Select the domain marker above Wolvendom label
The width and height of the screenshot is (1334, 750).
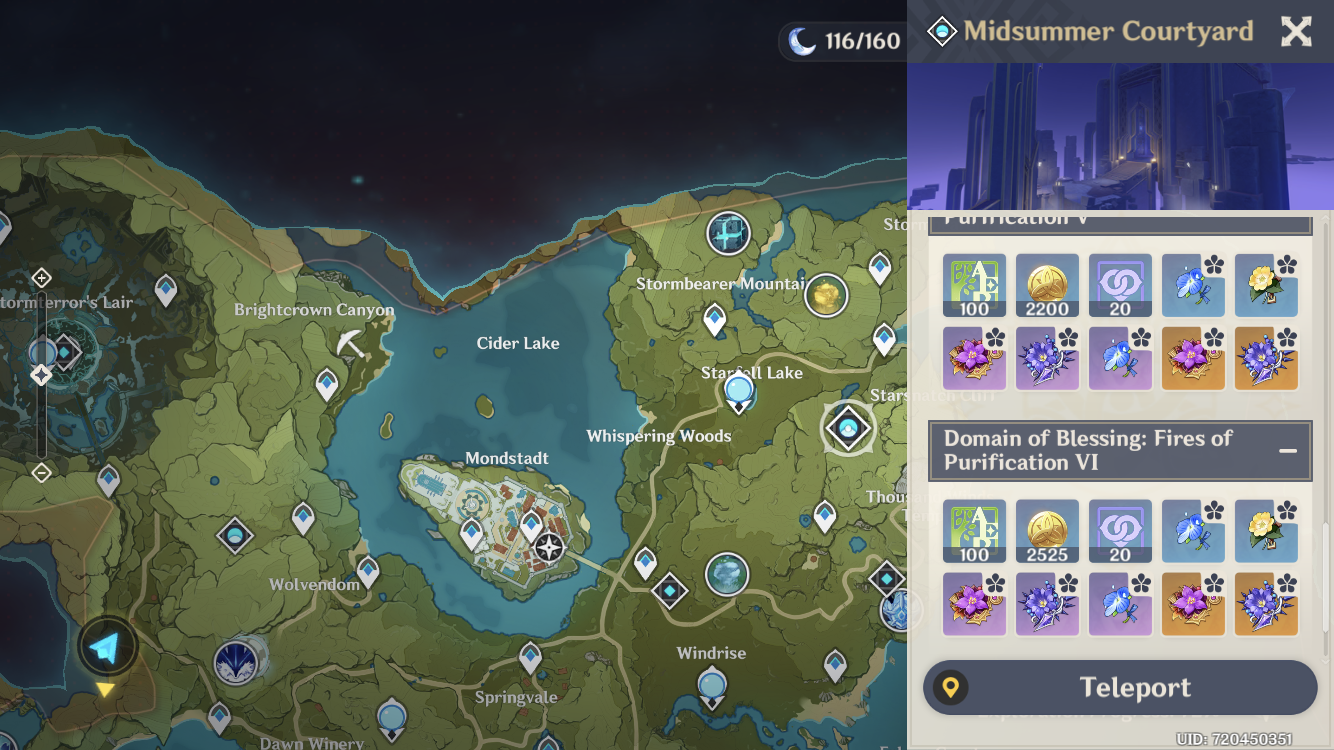[235, 536]
